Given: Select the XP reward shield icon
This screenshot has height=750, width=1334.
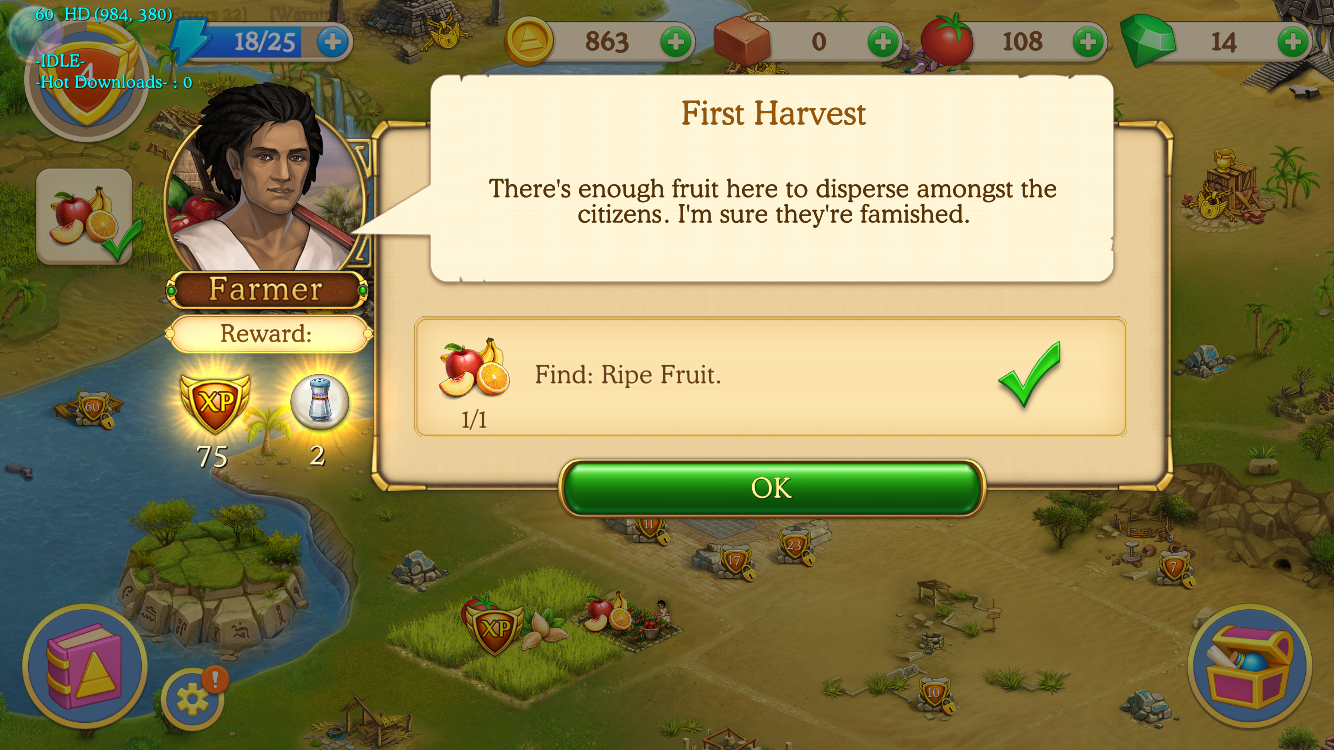Looking at the screenshot, I should point(213,402).
